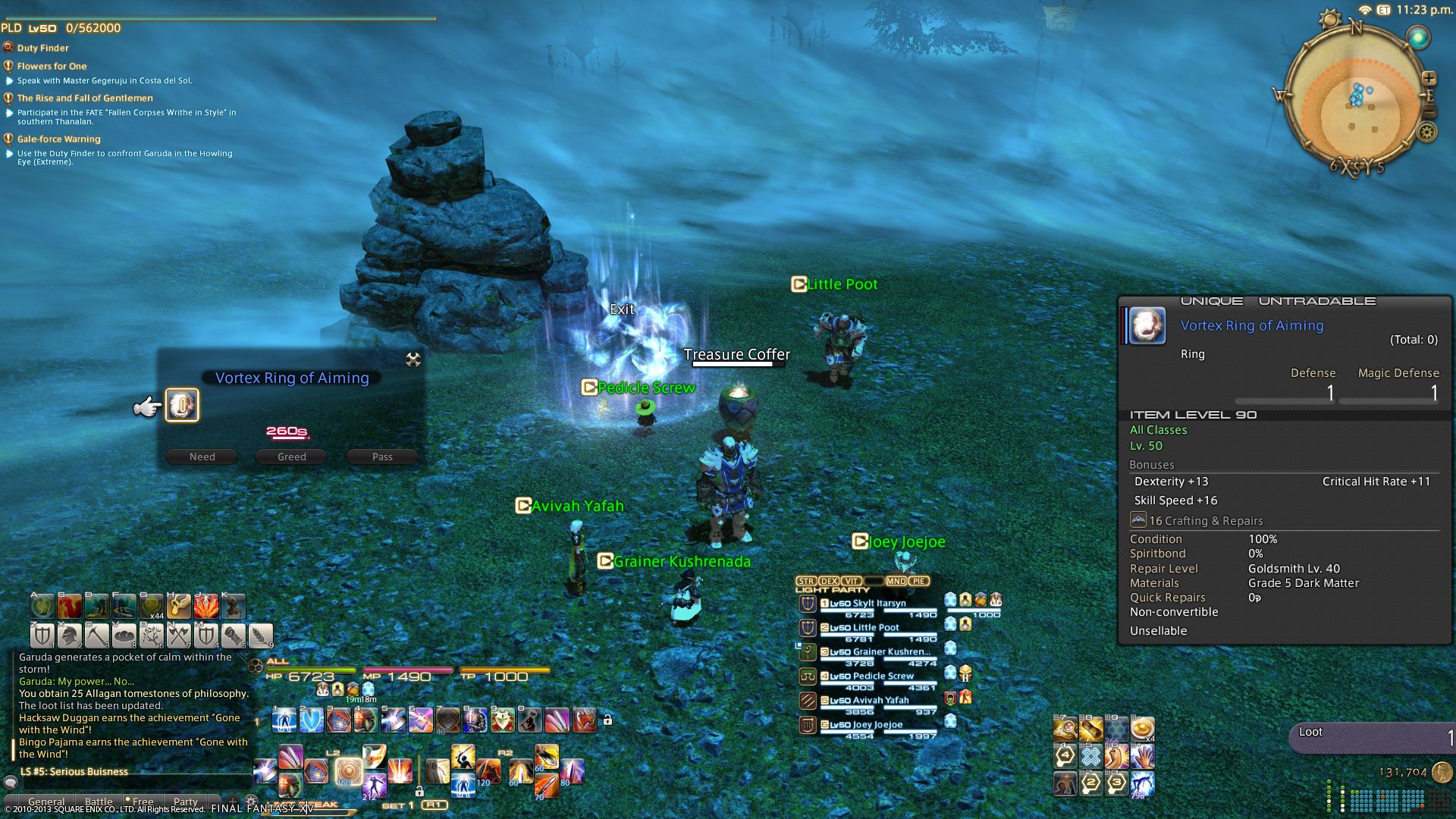Switch to the General chat tab
This screenshot has width=1456, height=819.
[46, 802]
